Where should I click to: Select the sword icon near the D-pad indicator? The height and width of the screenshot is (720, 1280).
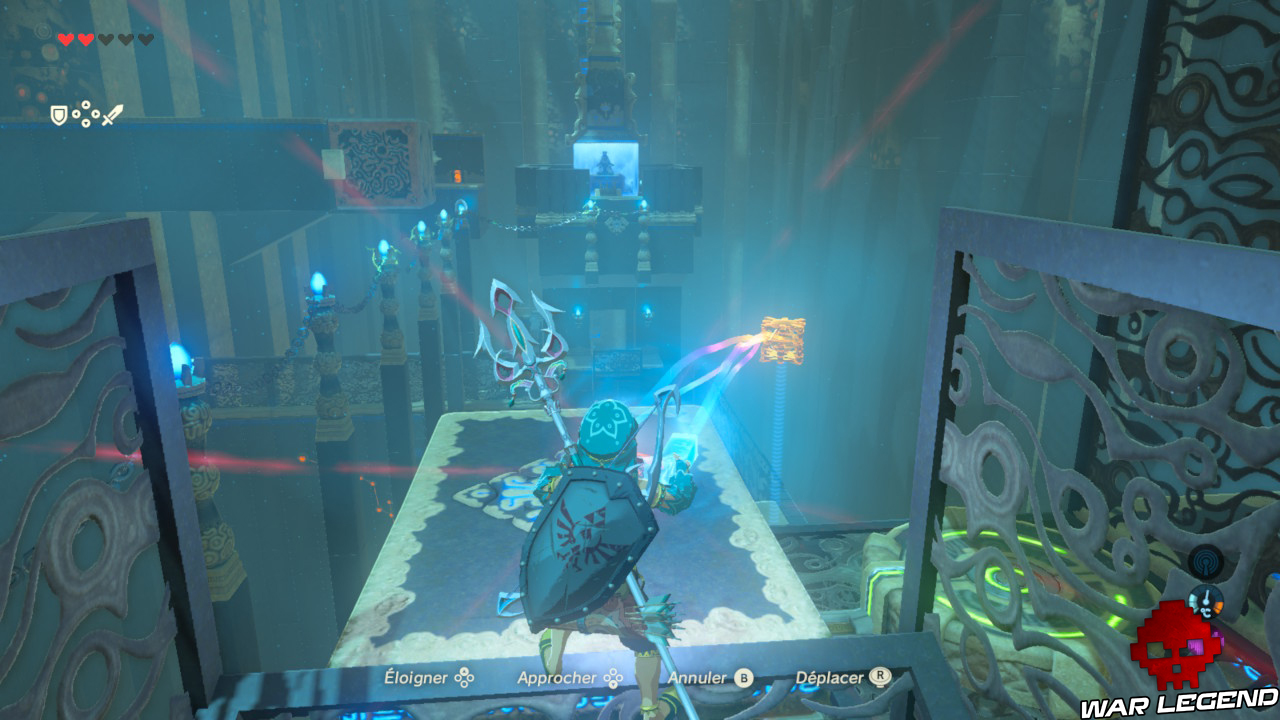113,113
